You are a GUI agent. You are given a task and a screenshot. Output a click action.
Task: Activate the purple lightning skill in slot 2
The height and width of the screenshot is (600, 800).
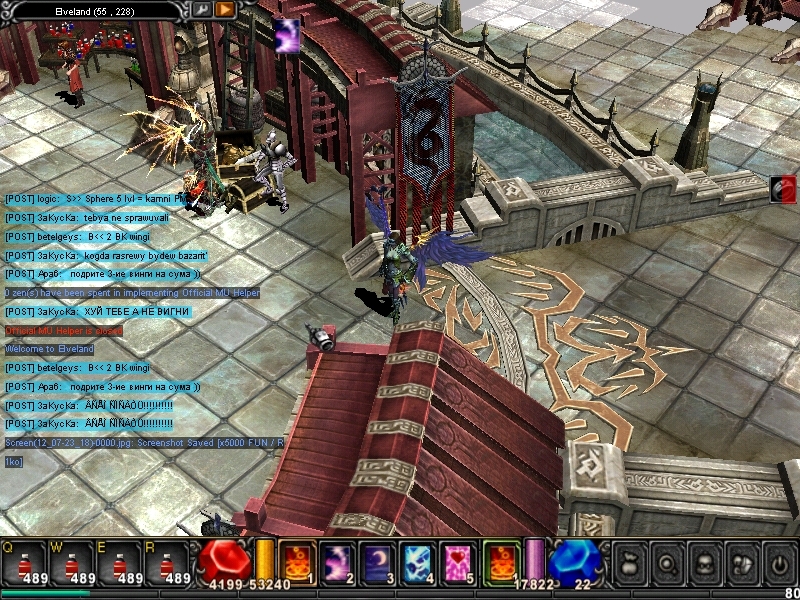pos(337,560)
